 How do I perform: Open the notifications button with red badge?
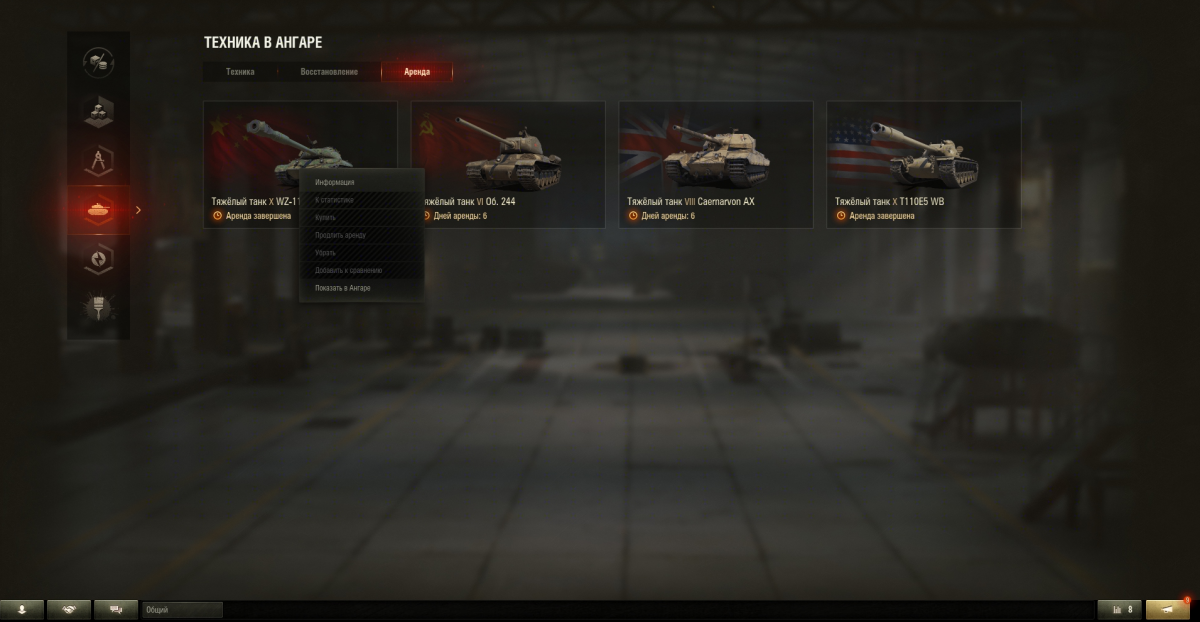(1167, 609)
